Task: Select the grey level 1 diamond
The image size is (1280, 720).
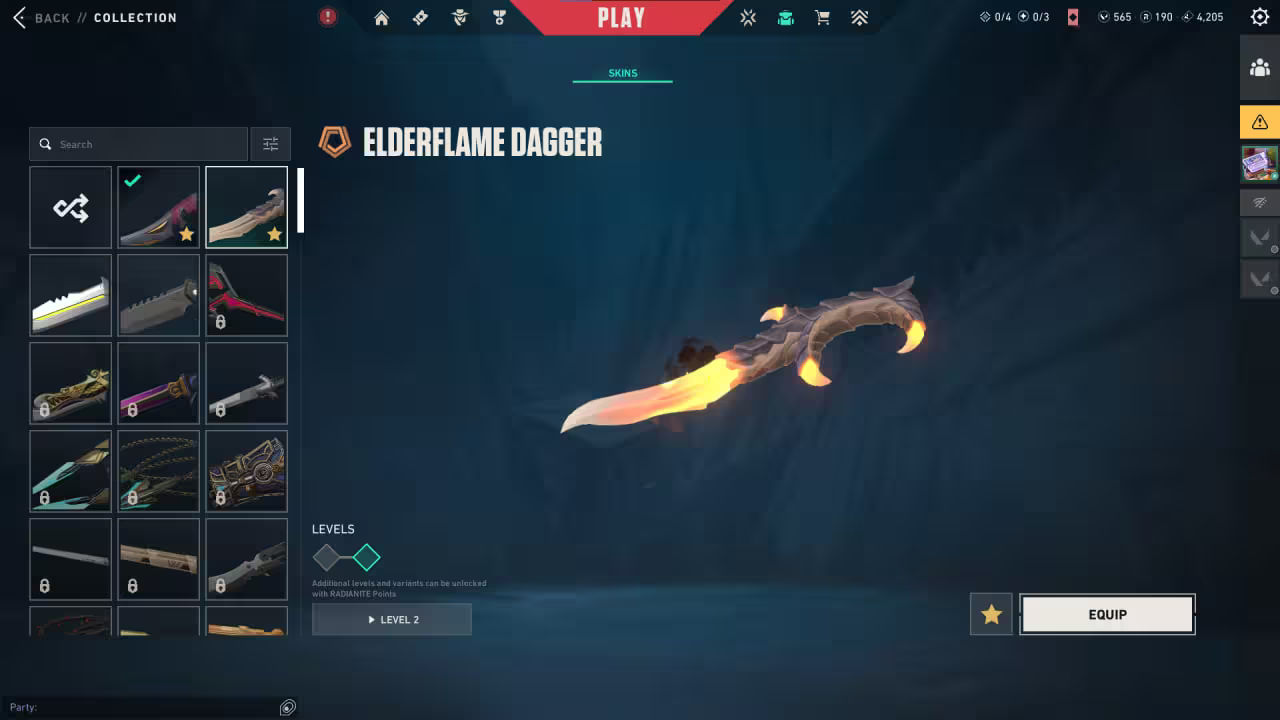Action: tap(327, 557)
